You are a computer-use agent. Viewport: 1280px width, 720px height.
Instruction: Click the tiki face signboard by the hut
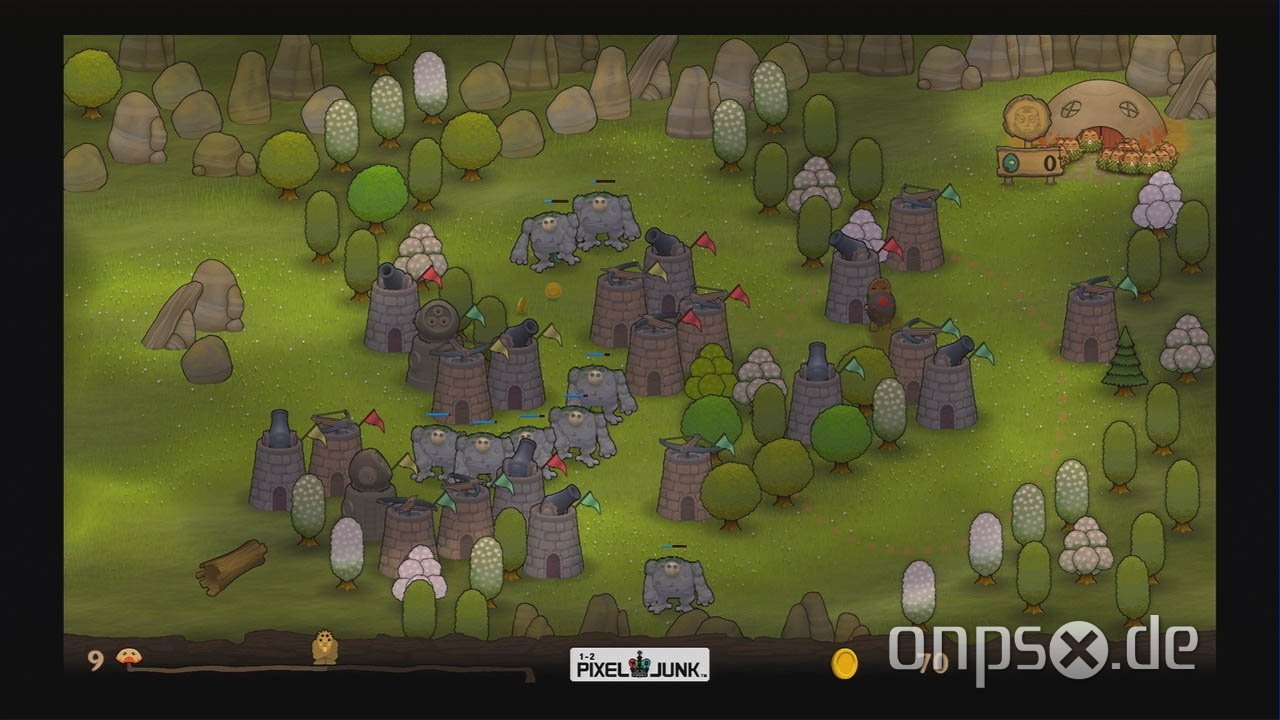[1026, 117]
